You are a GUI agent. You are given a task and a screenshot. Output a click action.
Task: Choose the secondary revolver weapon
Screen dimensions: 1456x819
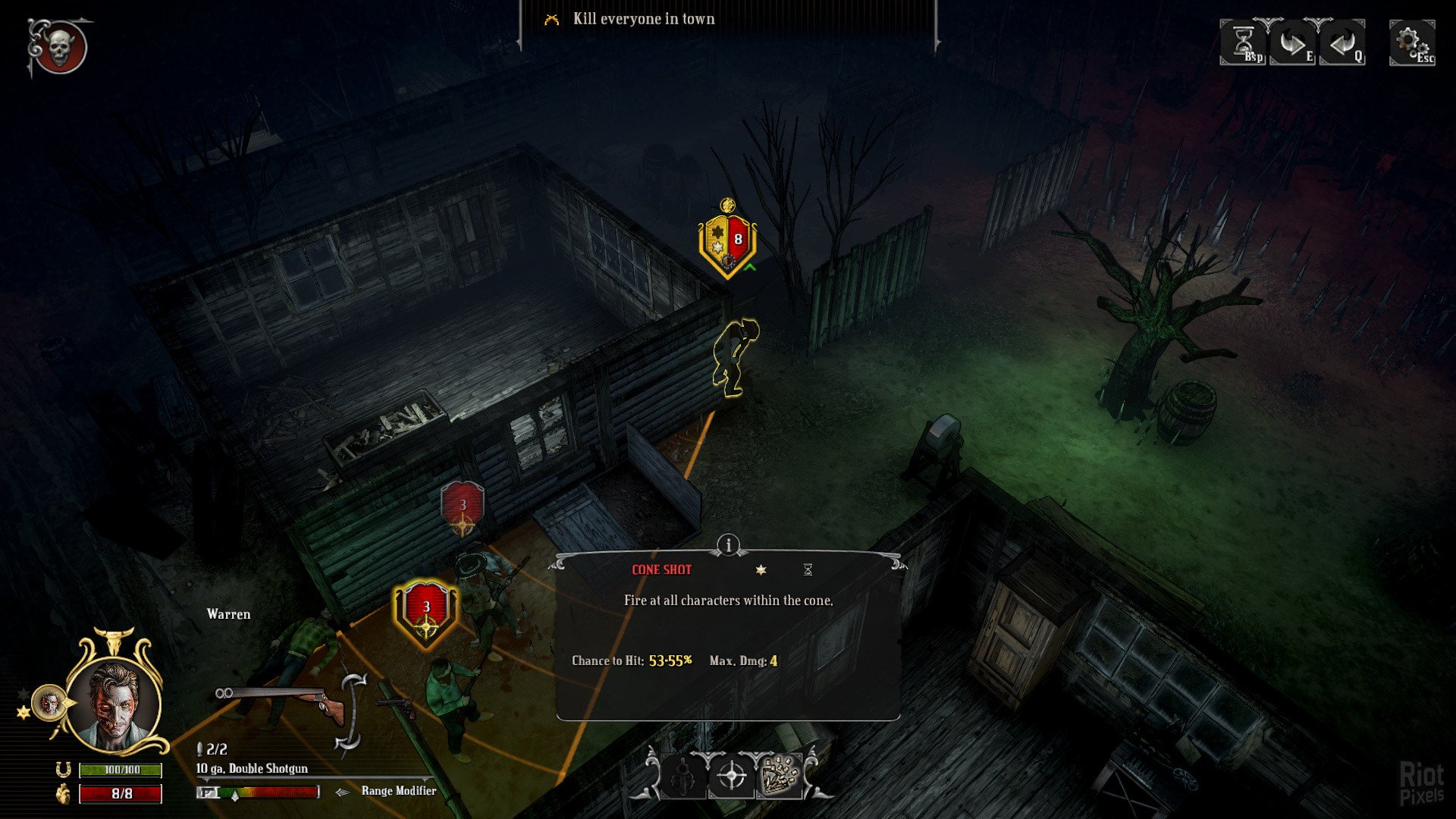click(397, 707)
